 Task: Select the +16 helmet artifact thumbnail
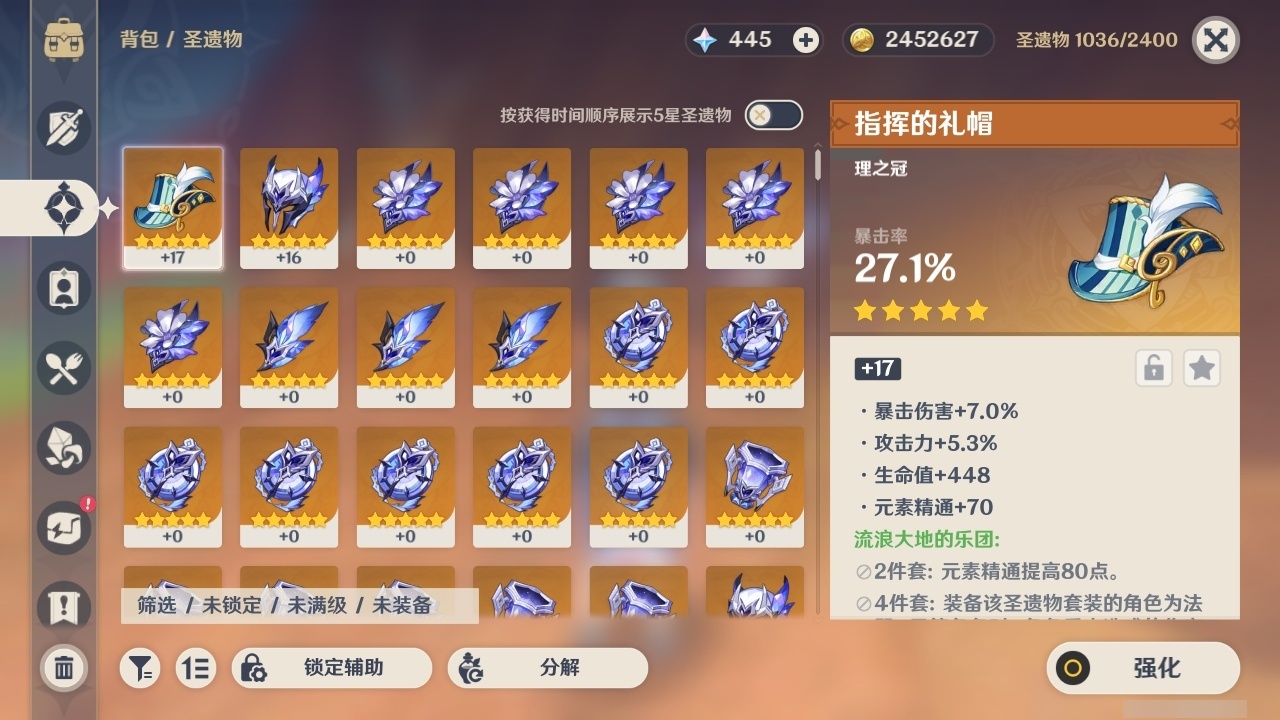289,207
